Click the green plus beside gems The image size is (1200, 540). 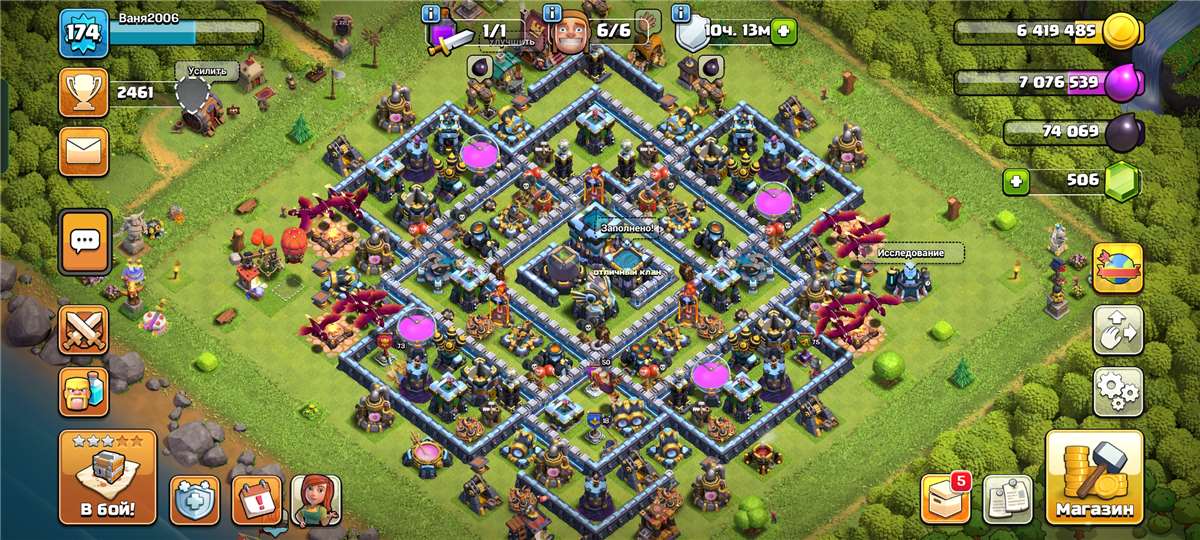click(1018, 182)
